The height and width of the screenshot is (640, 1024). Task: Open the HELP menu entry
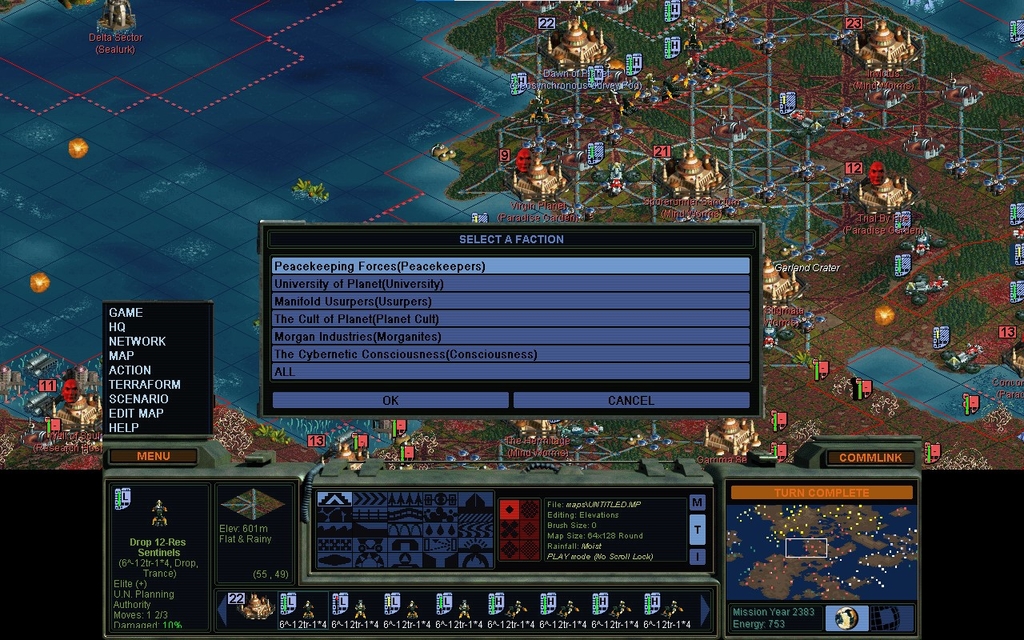[x=124, y=428]
